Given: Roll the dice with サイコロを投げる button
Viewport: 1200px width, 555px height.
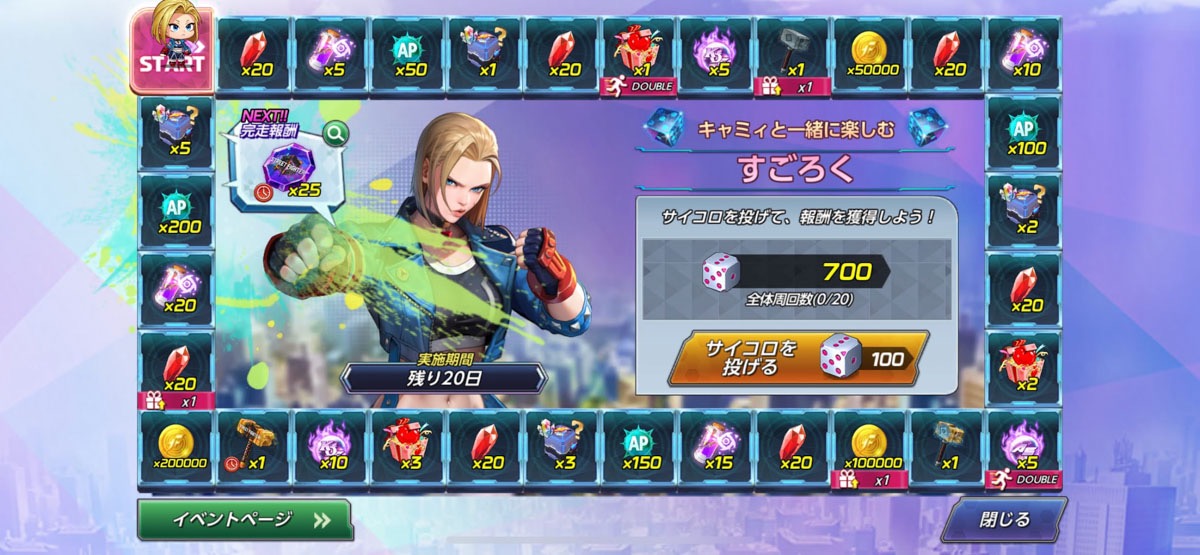Looking at the screenshot, I should [x=802, y=357].
